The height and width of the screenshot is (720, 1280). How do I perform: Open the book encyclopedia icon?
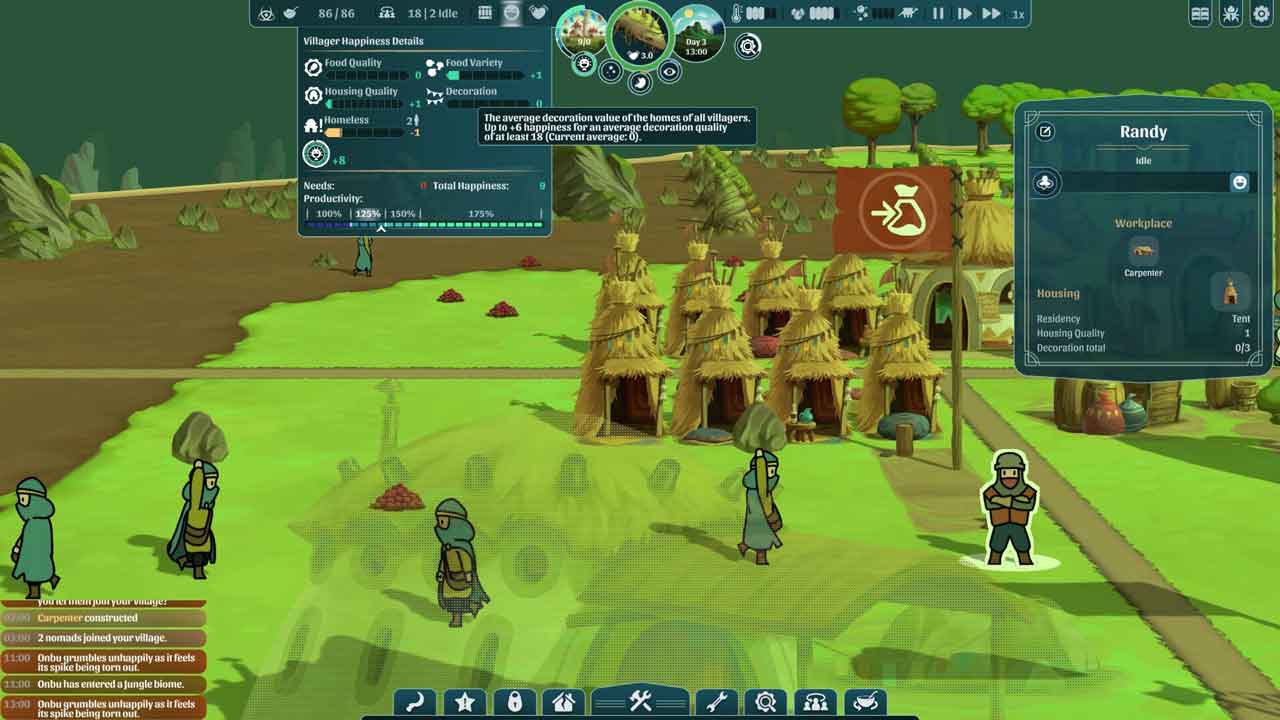[x=1201, y=14]
